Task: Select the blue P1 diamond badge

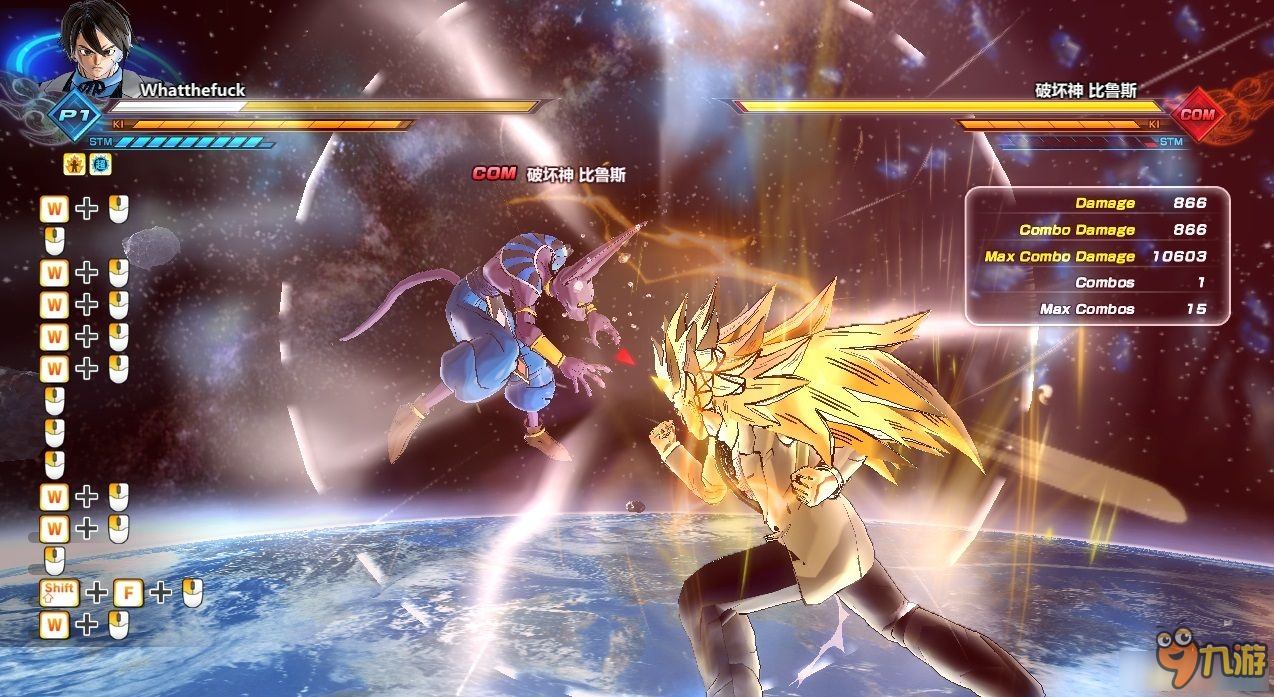Action: tap(70, 114)
